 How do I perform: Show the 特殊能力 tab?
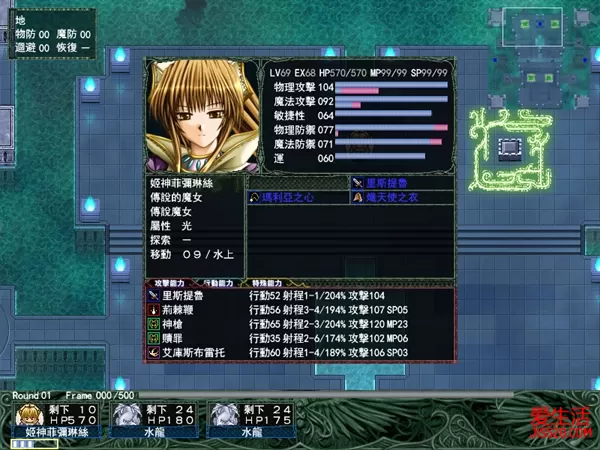tap(271, 284)
